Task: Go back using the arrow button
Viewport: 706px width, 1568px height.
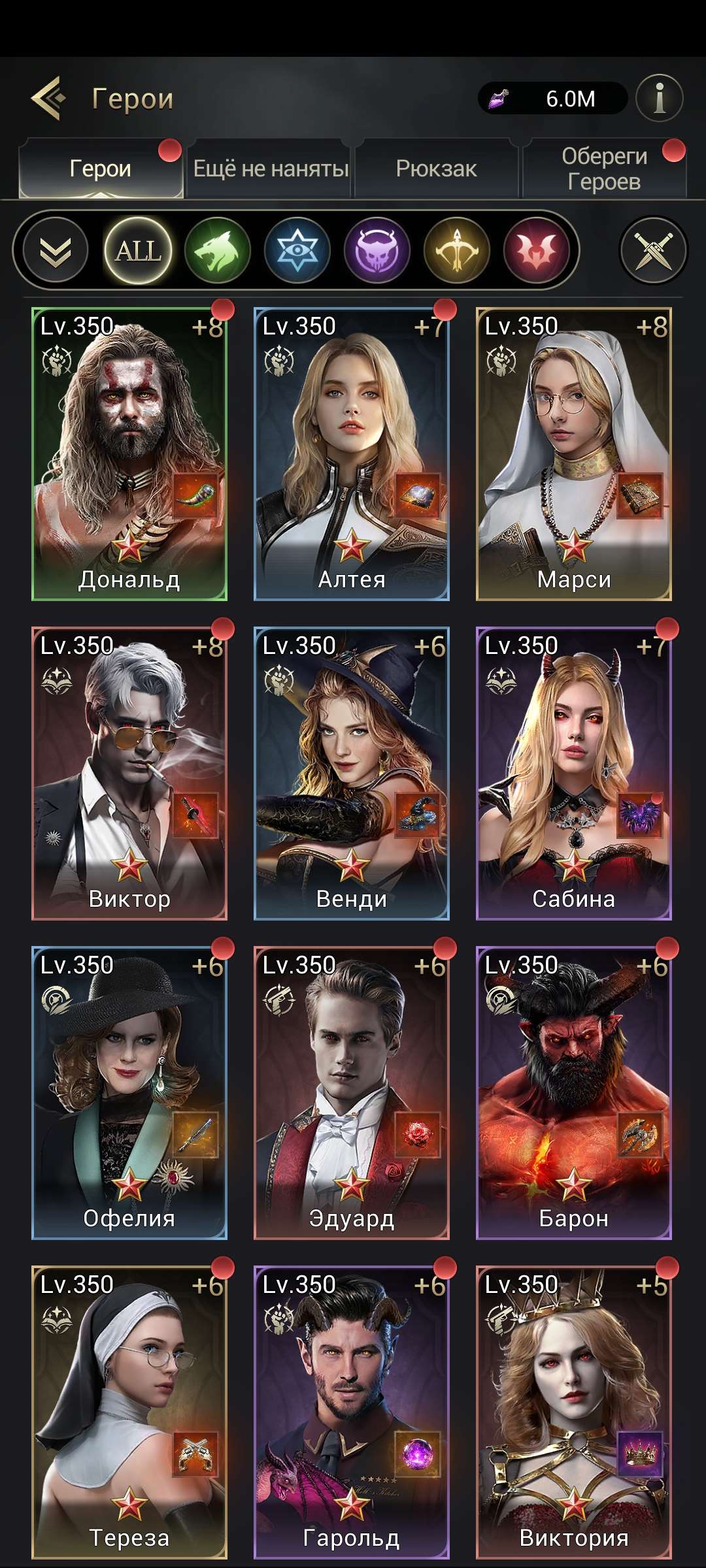Action: [48, 99]
